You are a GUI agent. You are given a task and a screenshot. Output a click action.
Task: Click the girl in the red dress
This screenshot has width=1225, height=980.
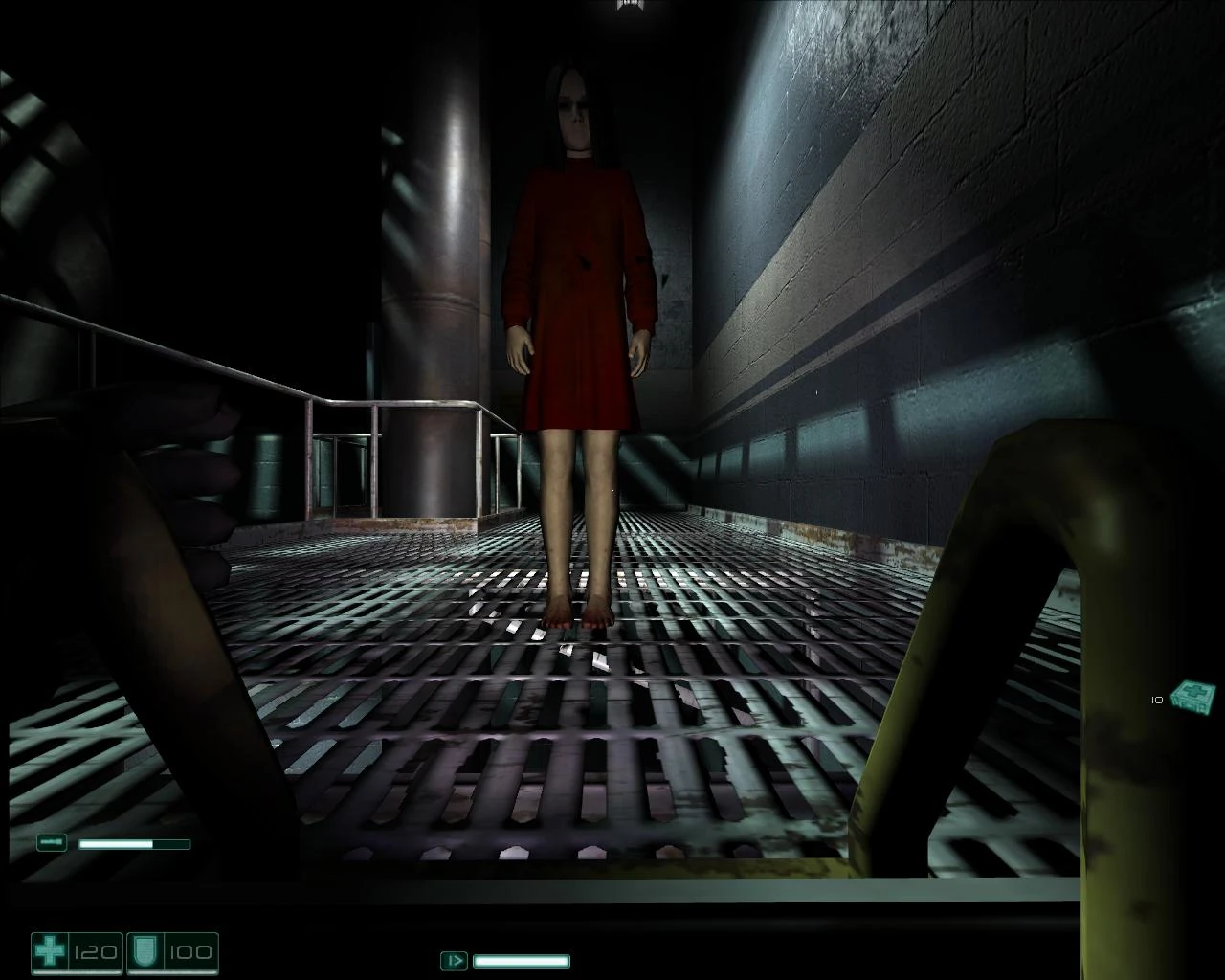574,287
